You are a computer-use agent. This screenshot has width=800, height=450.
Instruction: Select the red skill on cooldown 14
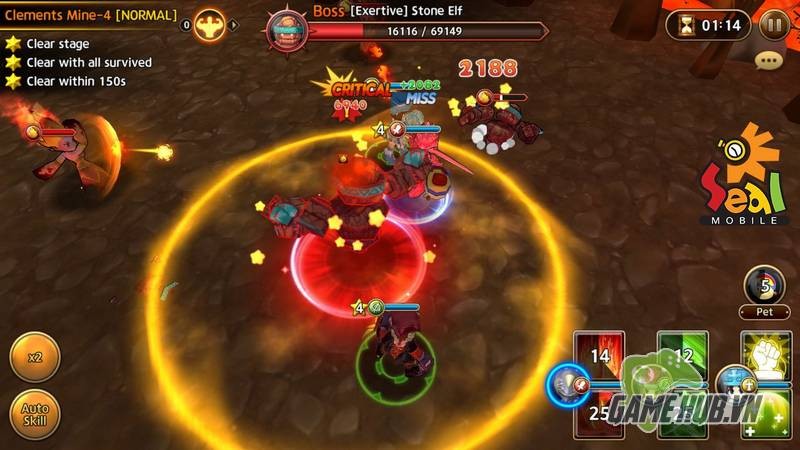pyautogui.click(x=599, y=356)
